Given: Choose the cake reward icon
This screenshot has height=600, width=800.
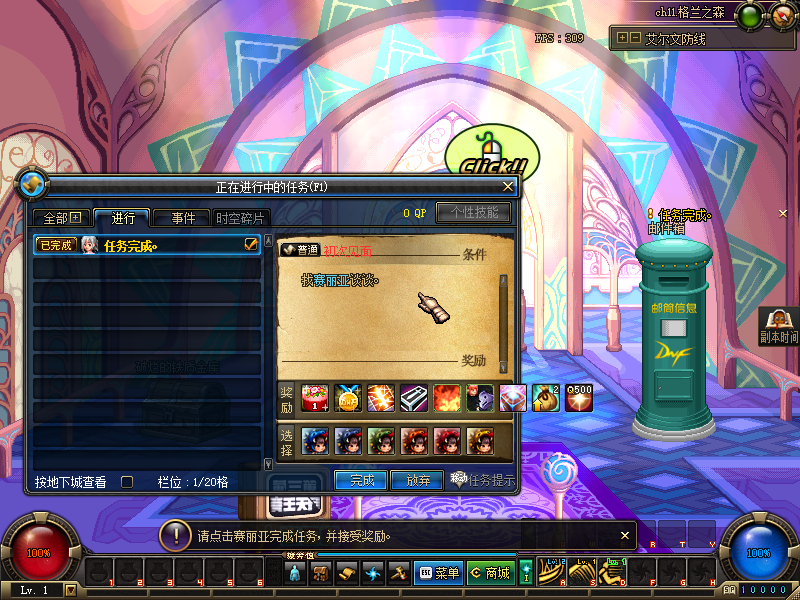Looking at the screenshot, I should pos(314,397).
